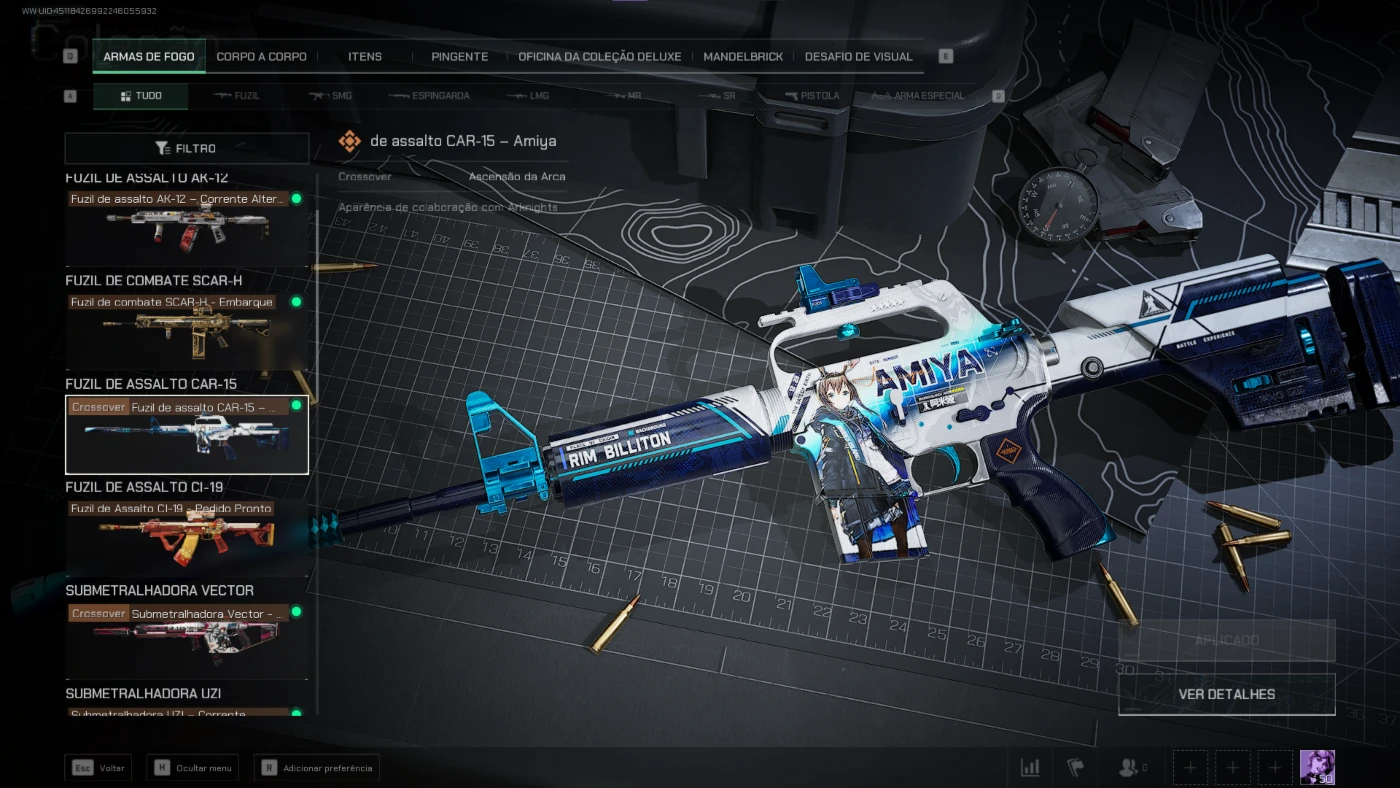Choose the Espingarda weapon category
This screenshot has height=788, width=1400.
click(429, 96)
